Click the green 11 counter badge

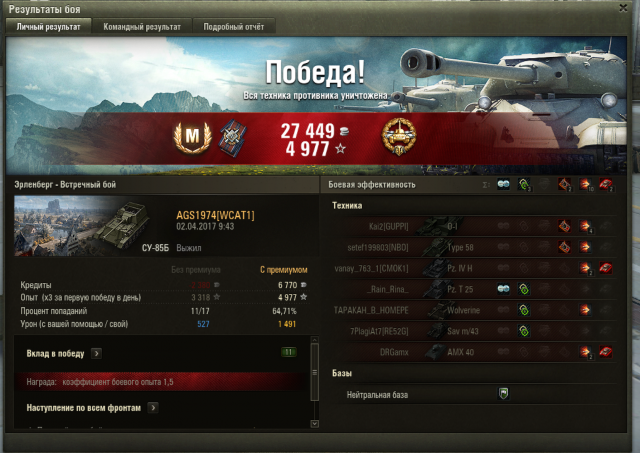click(289, 353)
